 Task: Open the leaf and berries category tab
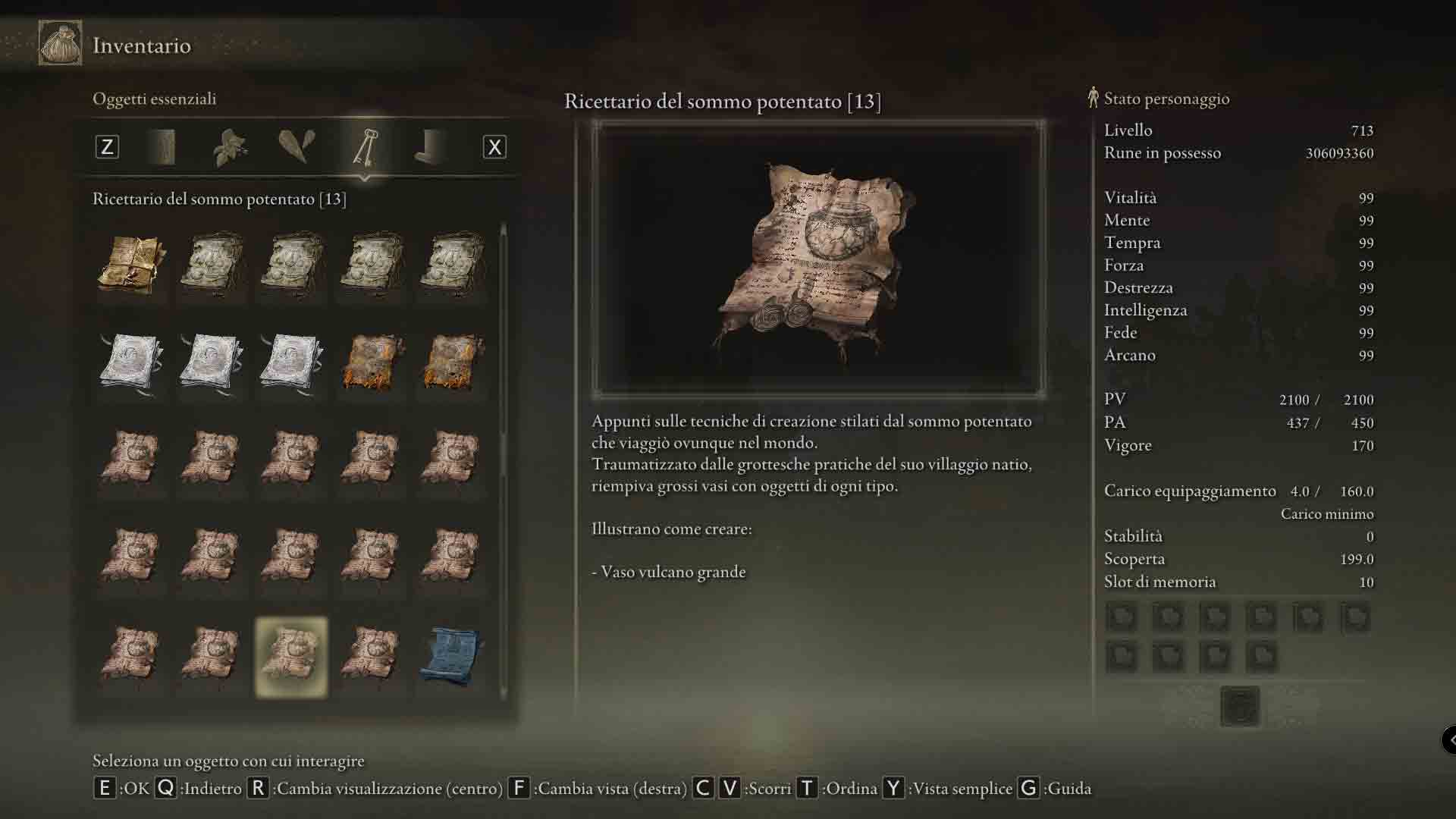(230, 147)
